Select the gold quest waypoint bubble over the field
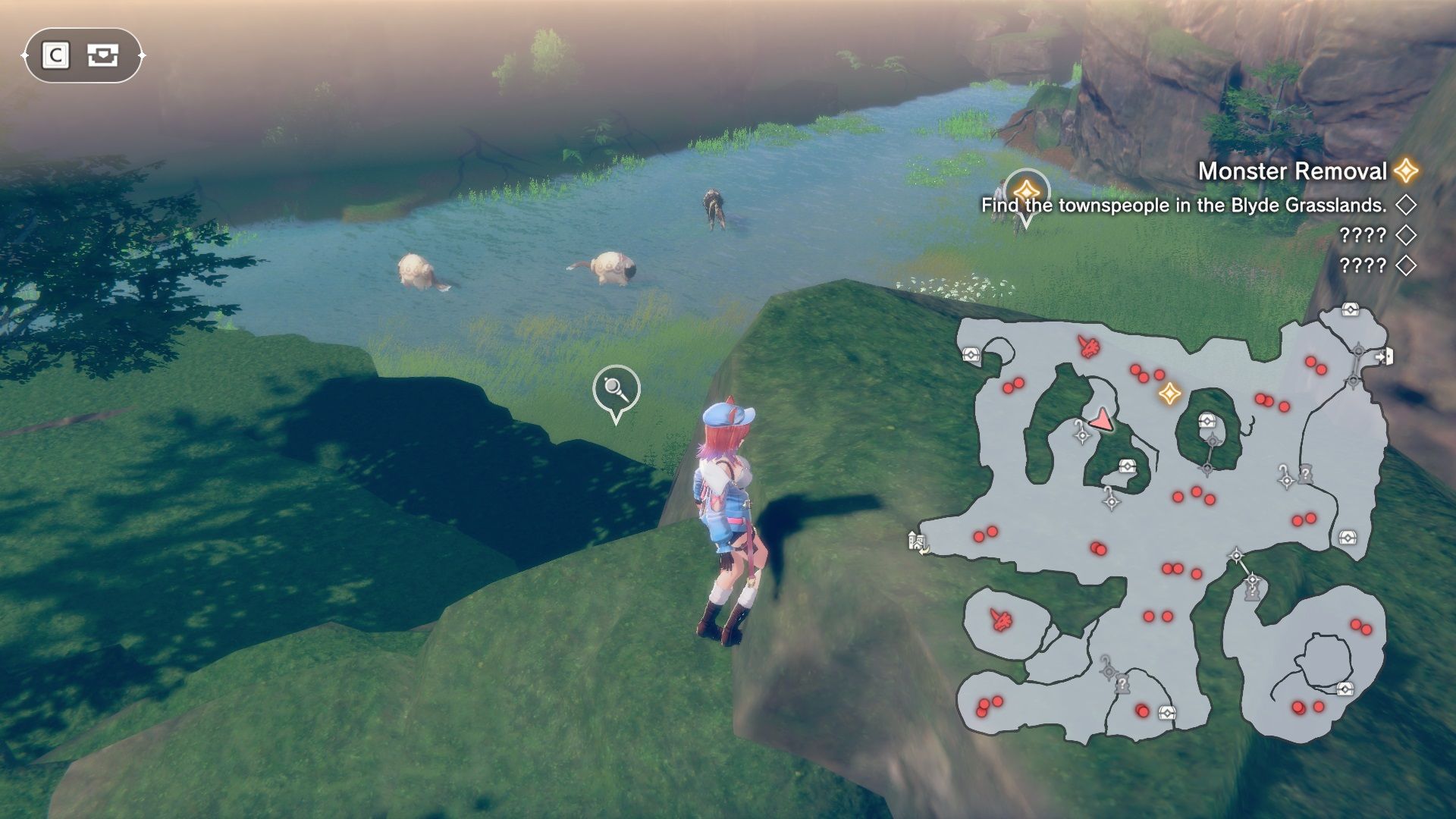 pos(1025,193)
